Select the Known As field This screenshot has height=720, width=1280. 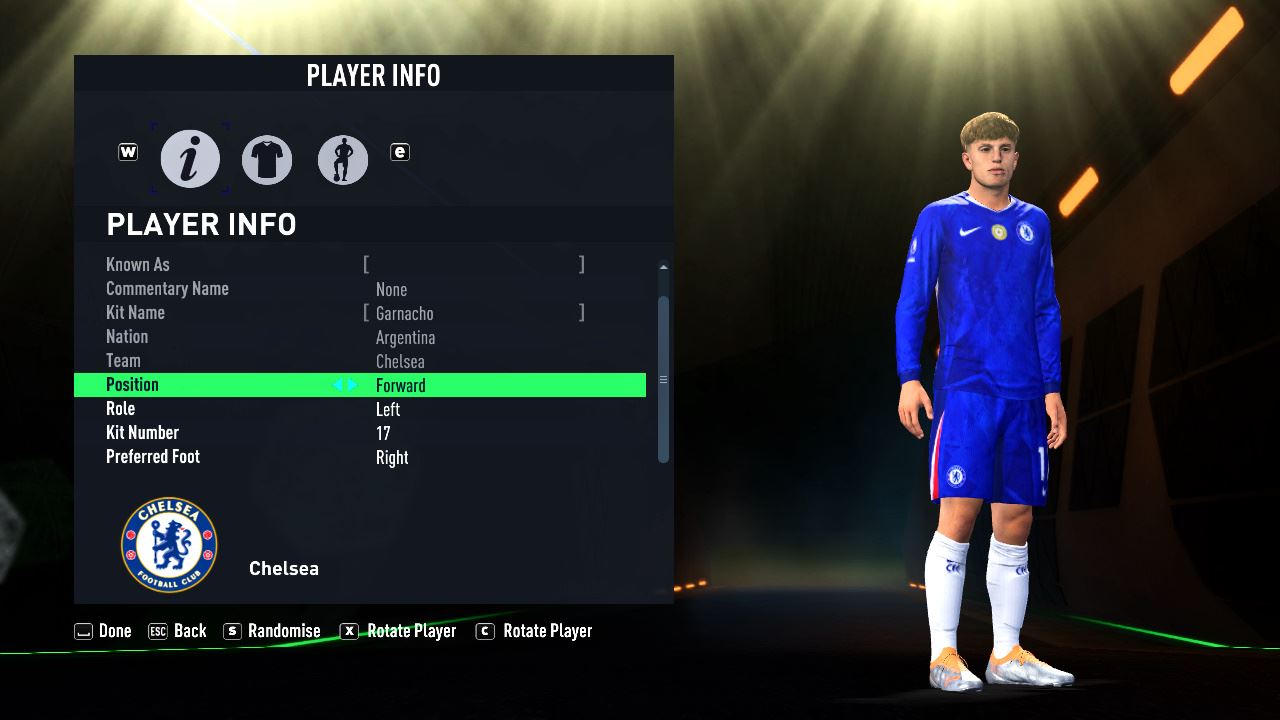pyautogui.click(x=473, y=265)
